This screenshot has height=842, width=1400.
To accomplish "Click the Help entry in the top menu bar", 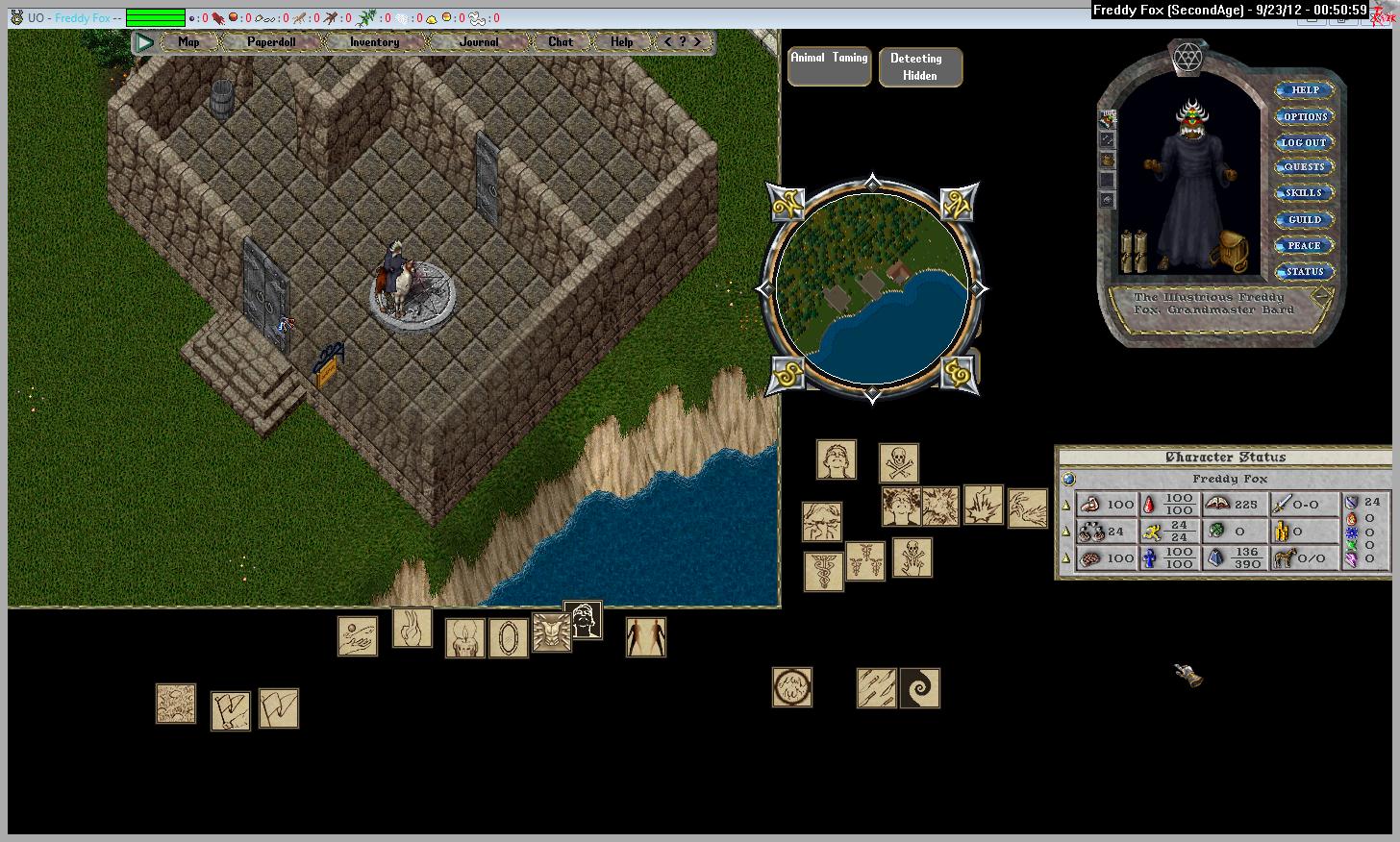I will point(621,42).
